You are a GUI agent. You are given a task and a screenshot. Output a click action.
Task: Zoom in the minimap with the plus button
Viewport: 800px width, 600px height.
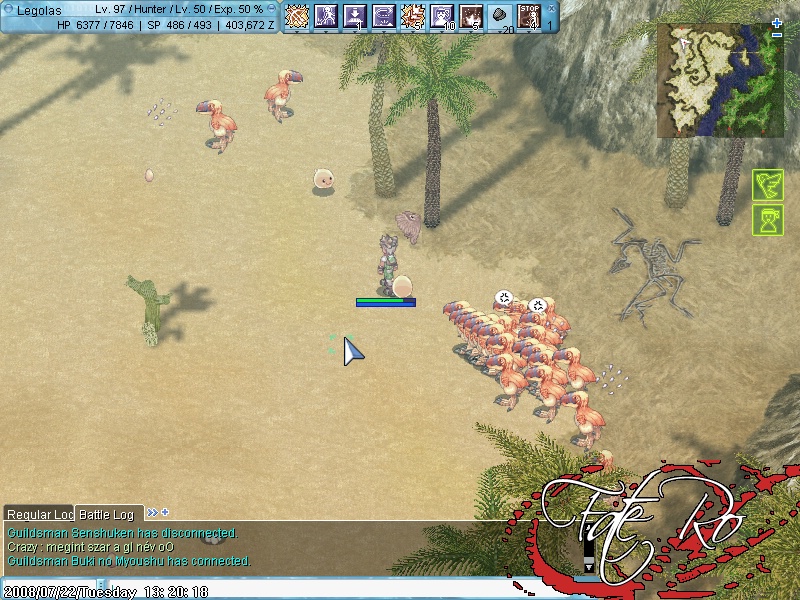[777, 23]
